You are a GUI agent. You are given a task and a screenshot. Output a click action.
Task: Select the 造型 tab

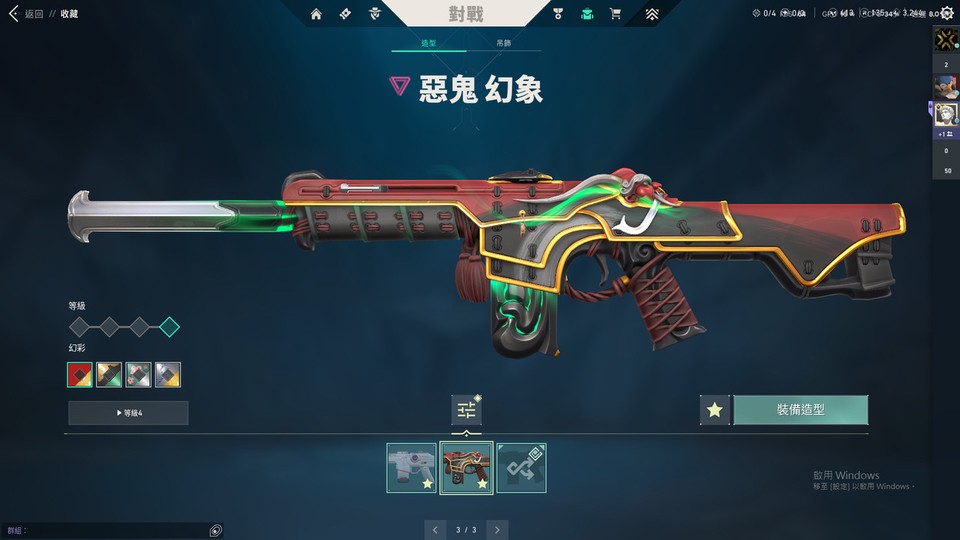click(428, 44)
